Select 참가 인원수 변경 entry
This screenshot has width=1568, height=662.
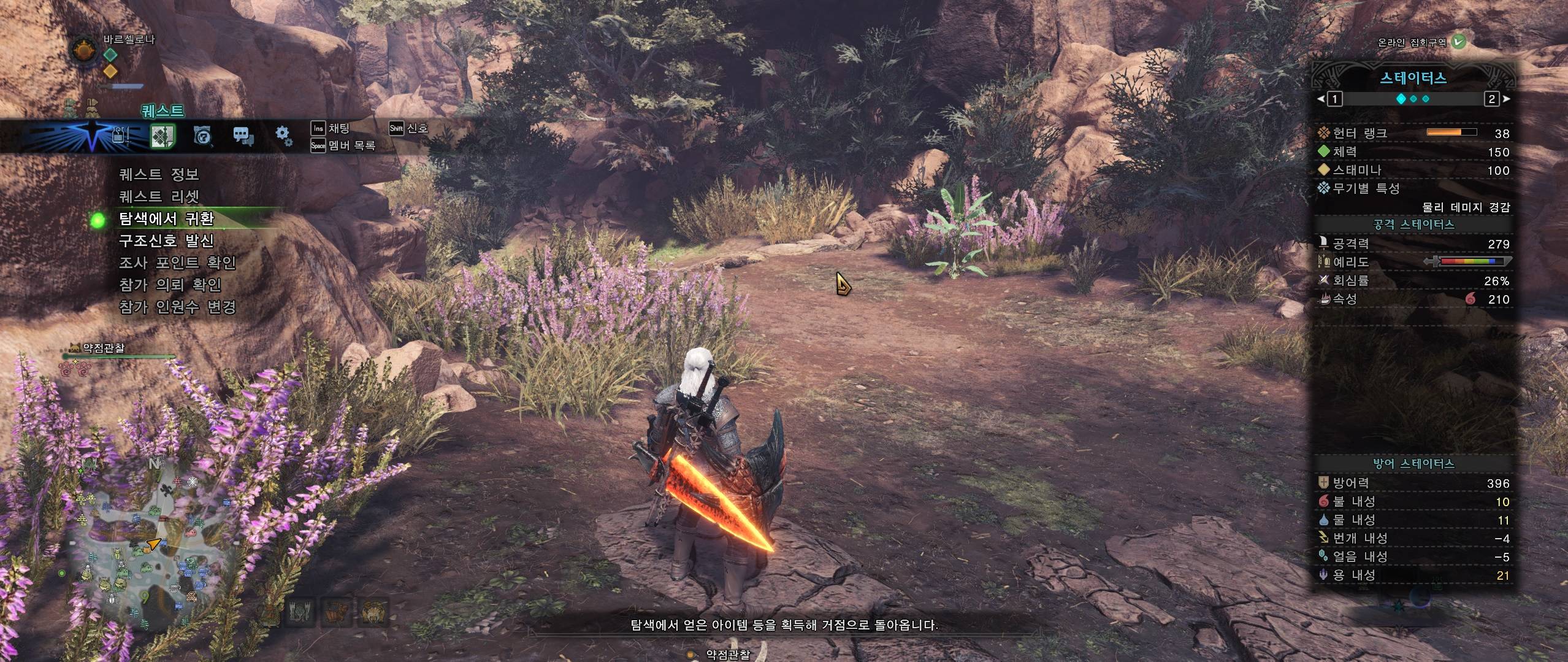[x=177, y=307]
